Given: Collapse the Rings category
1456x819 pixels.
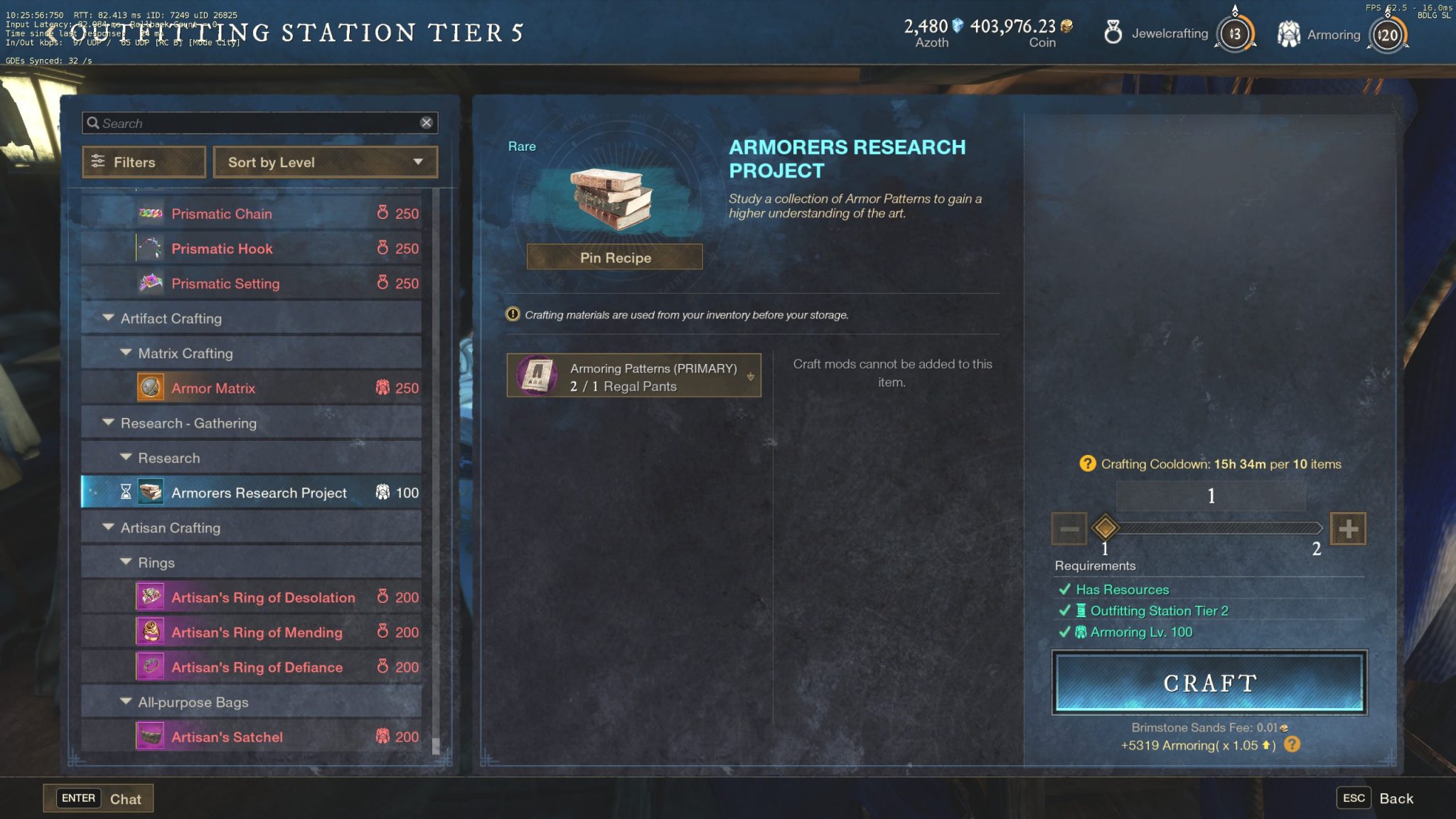Looking at the screenshot, I should tap(127, 562).
